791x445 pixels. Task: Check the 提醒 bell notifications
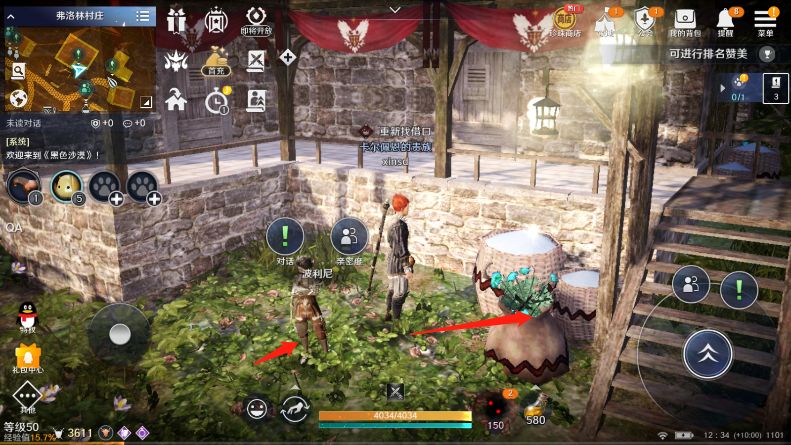click(x=725, y=20)
